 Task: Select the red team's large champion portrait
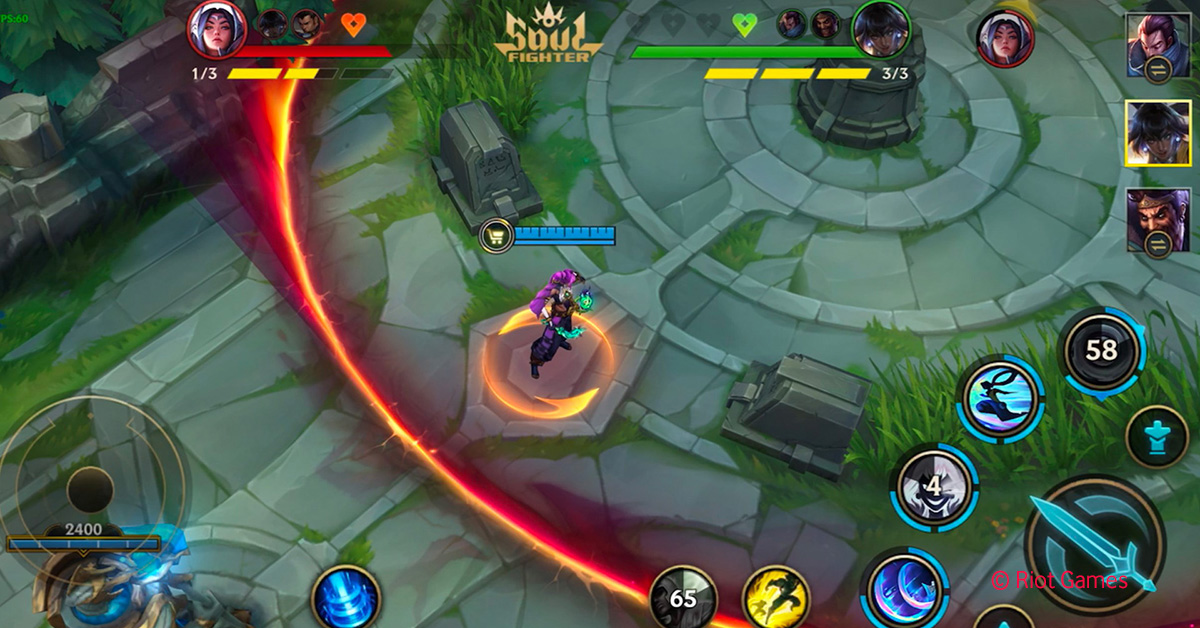click(x=217, y=30)
